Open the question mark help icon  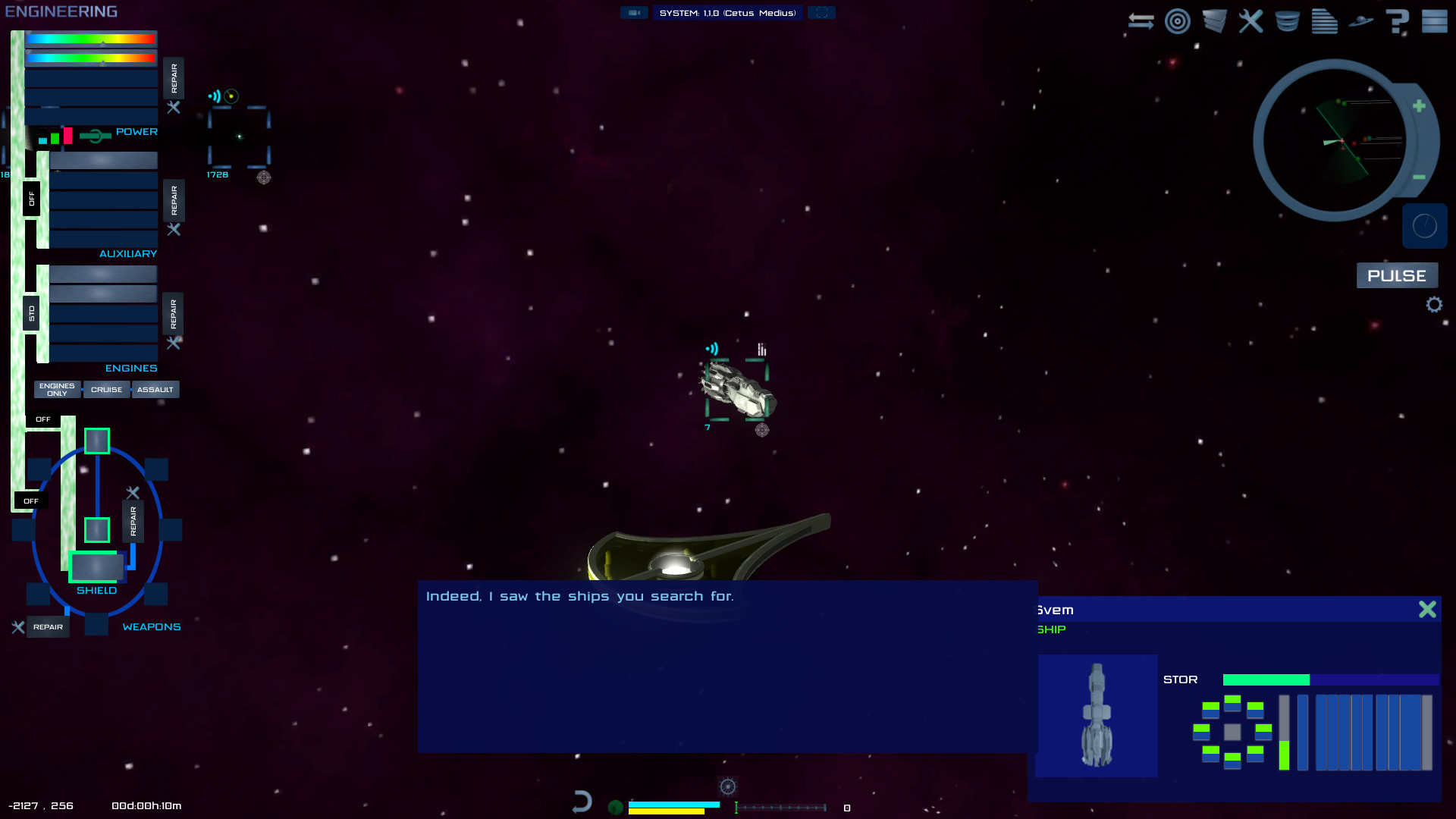click(1397, 21)
